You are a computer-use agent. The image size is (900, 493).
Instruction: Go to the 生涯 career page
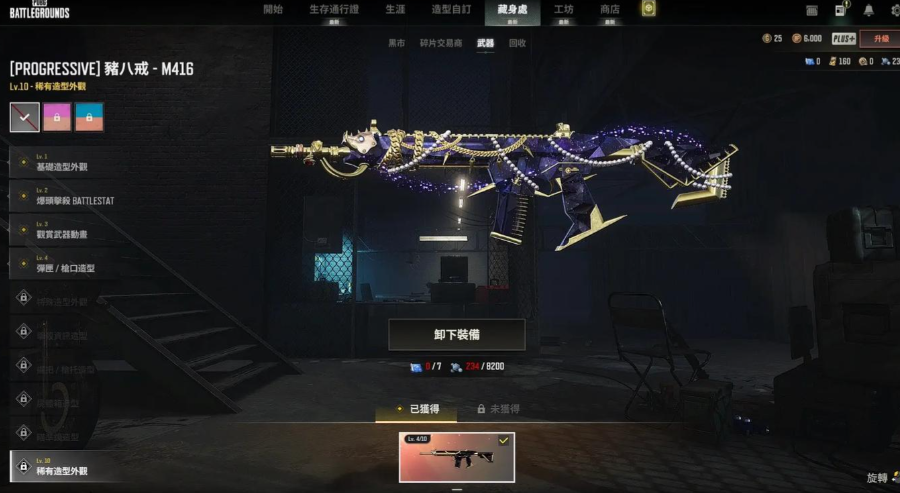tap(395, 10)
